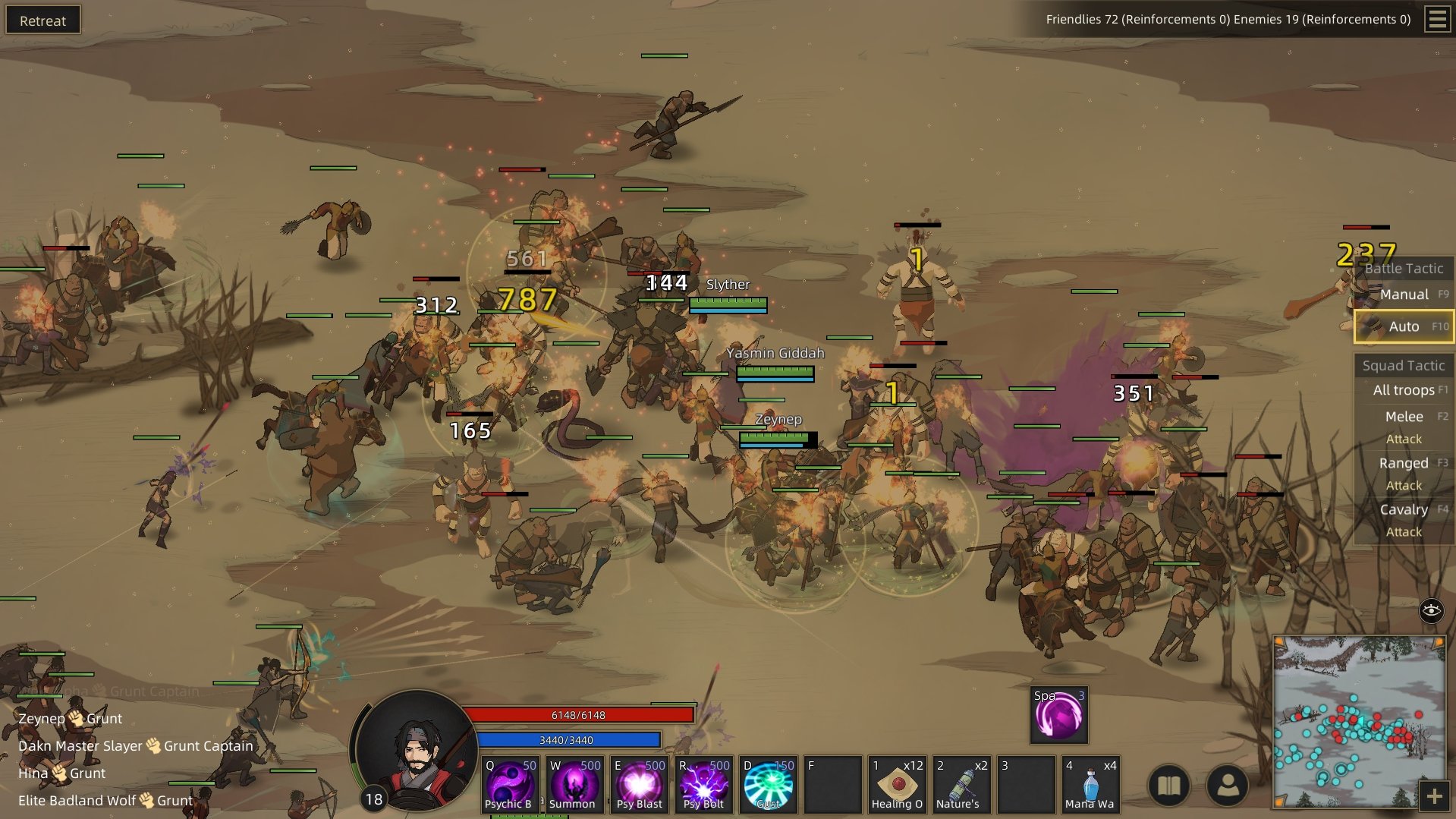Open the character profile icon
This screenshot has width=1456, height=819.
pos(1227,786)
